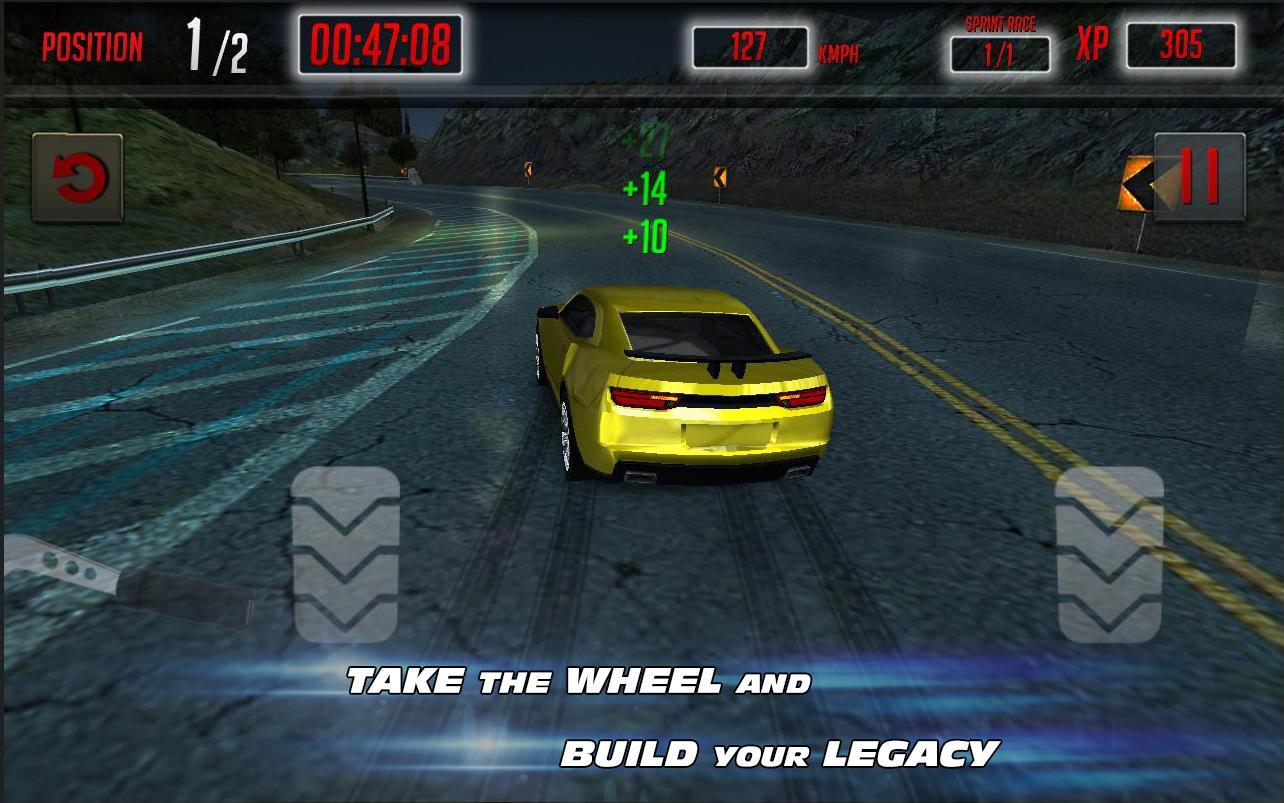Pause the race
Image resolution: width=1284 pixels, height=803 pixels.
tap(1200, 177)
